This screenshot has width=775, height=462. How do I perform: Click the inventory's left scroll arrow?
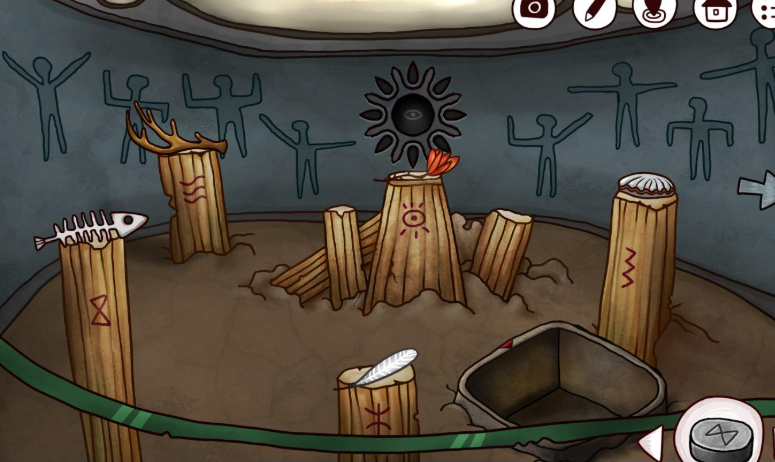point(650,441)
